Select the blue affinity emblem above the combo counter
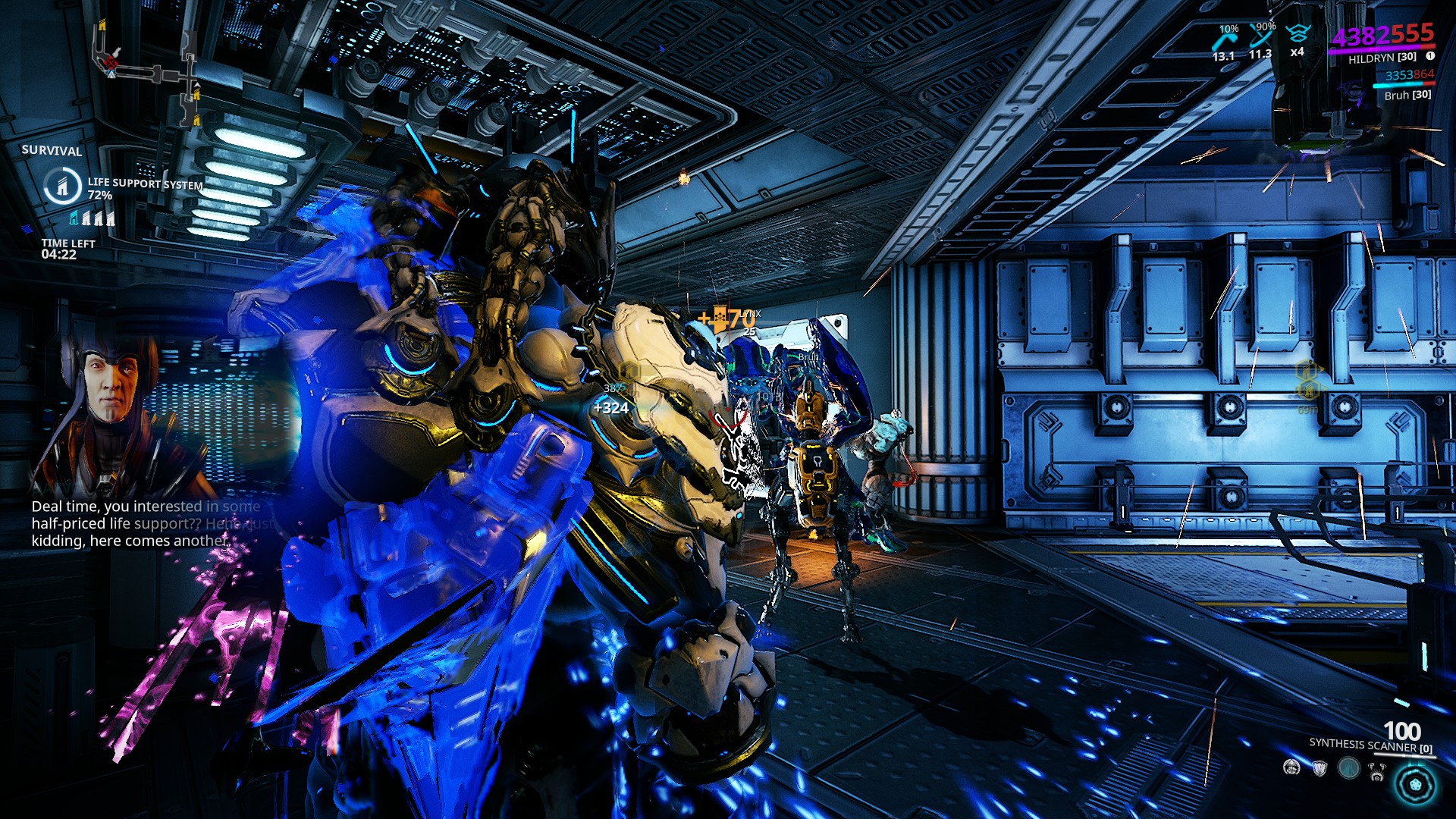The image size is (1456, 819). coord(1298,33)
